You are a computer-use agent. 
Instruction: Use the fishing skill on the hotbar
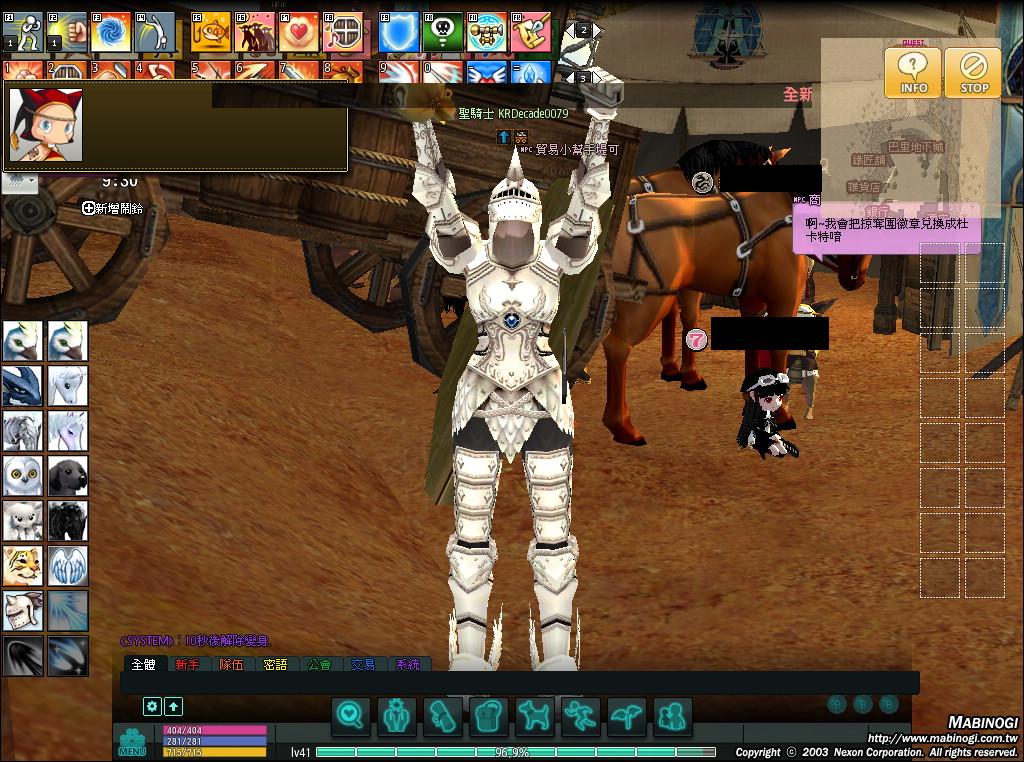pyautogui.click(x=211, y=32)
